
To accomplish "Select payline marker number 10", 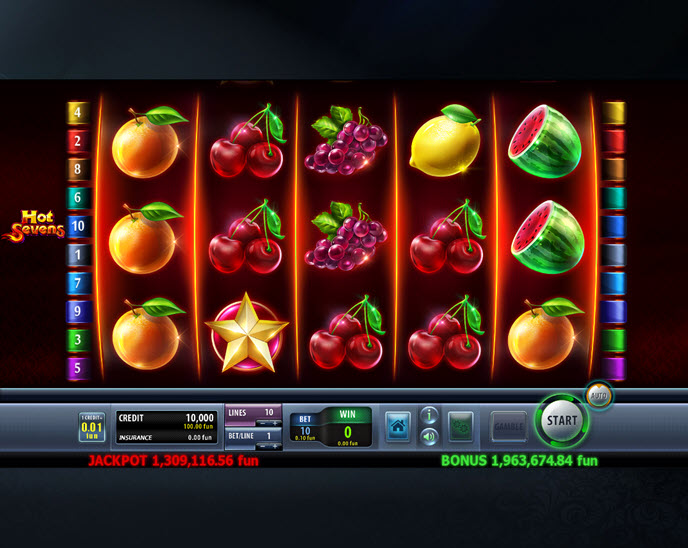I will click(x=78, y=226).
